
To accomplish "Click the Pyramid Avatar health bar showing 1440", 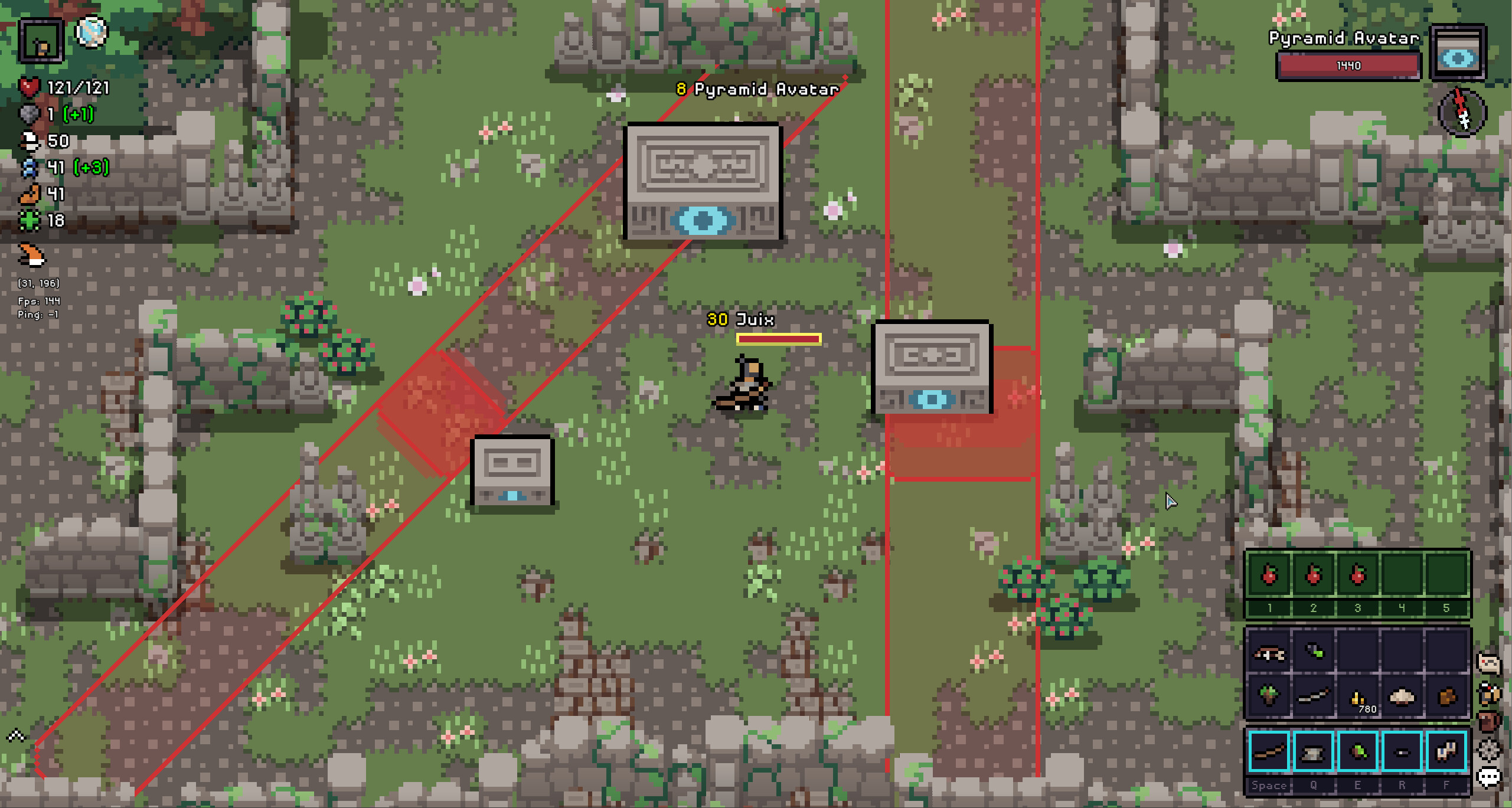I will [1348, 66].
